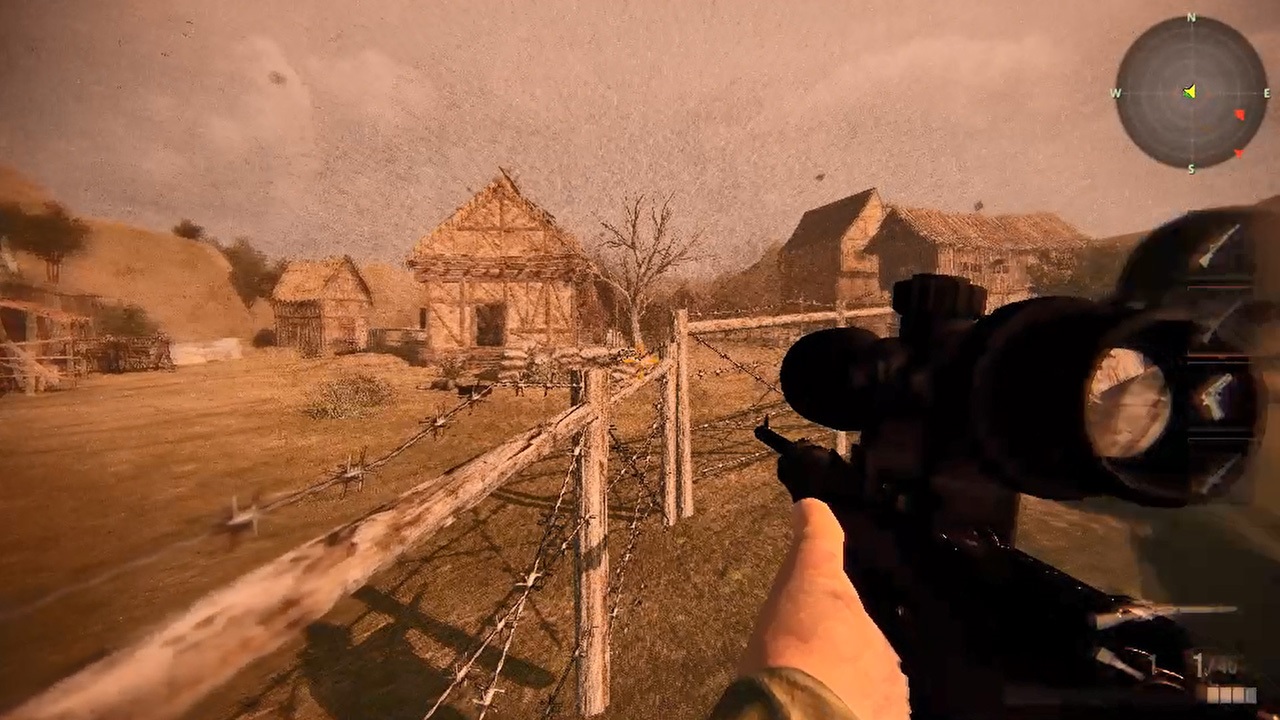
Task: Click the N direction label on the compass
Action: (1190, 17)
